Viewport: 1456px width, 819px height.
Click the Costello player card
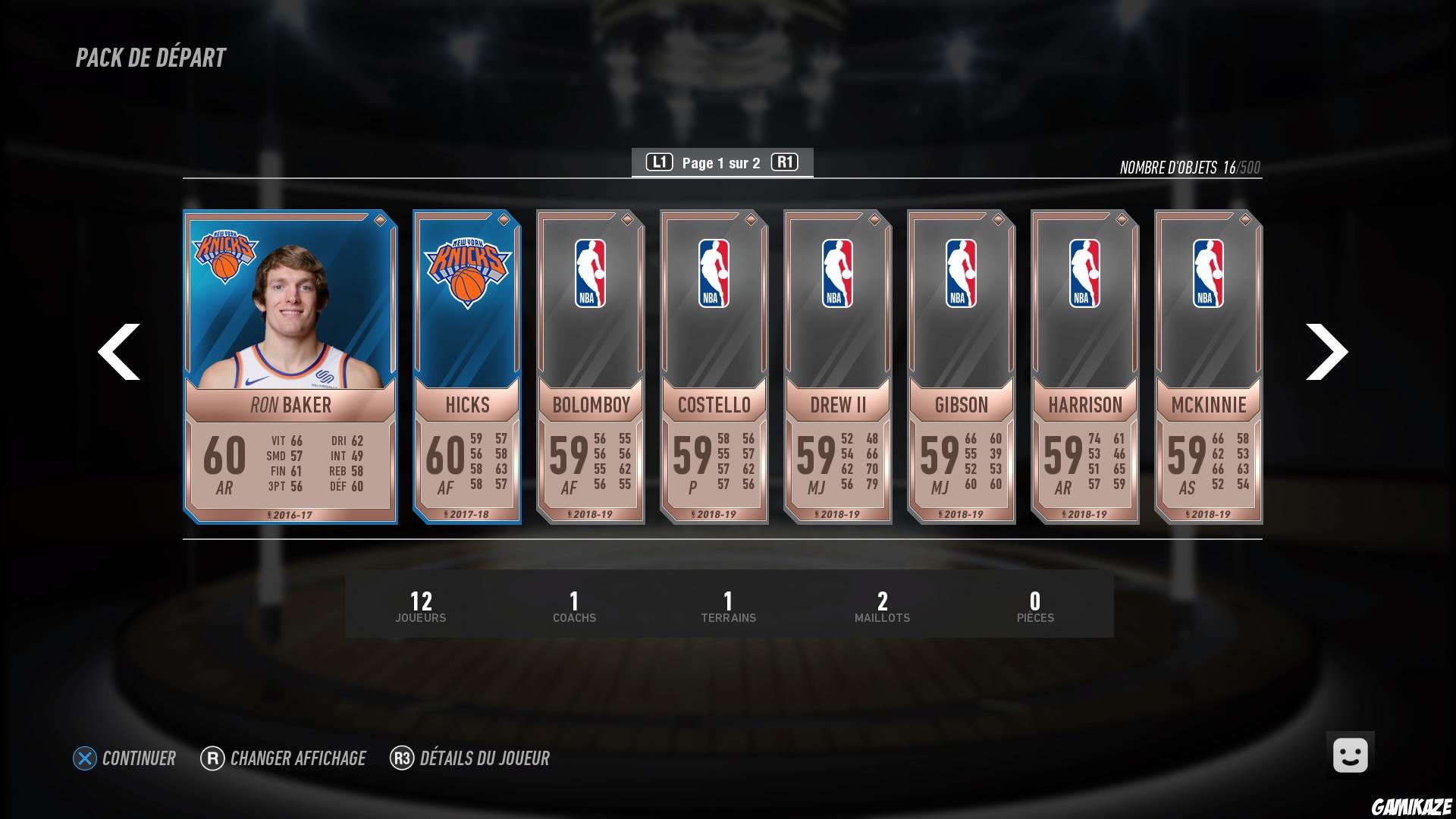714,364
